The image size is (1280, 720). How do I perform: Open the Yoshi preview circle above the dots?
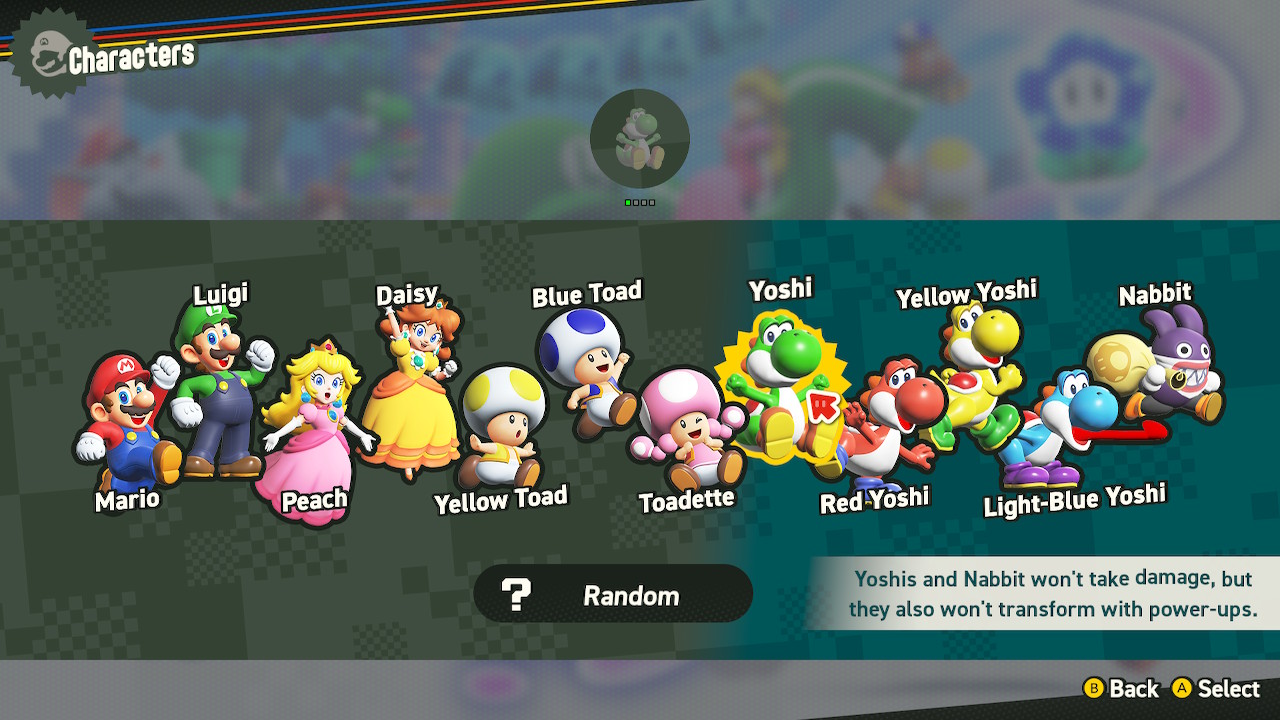click(x=640, y=138)
